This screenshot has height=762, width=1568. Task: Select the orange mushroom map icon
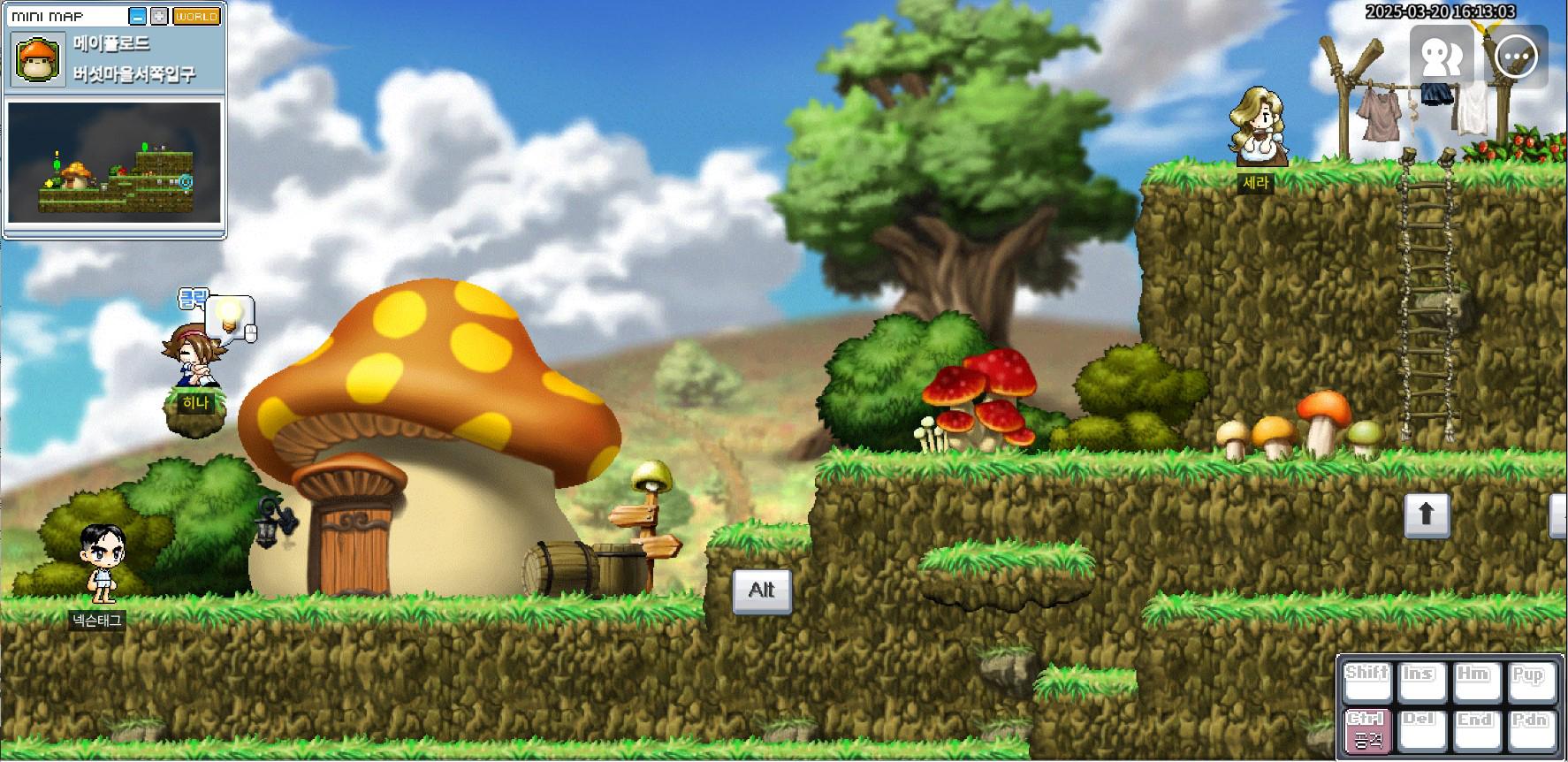tap(38, 59)
